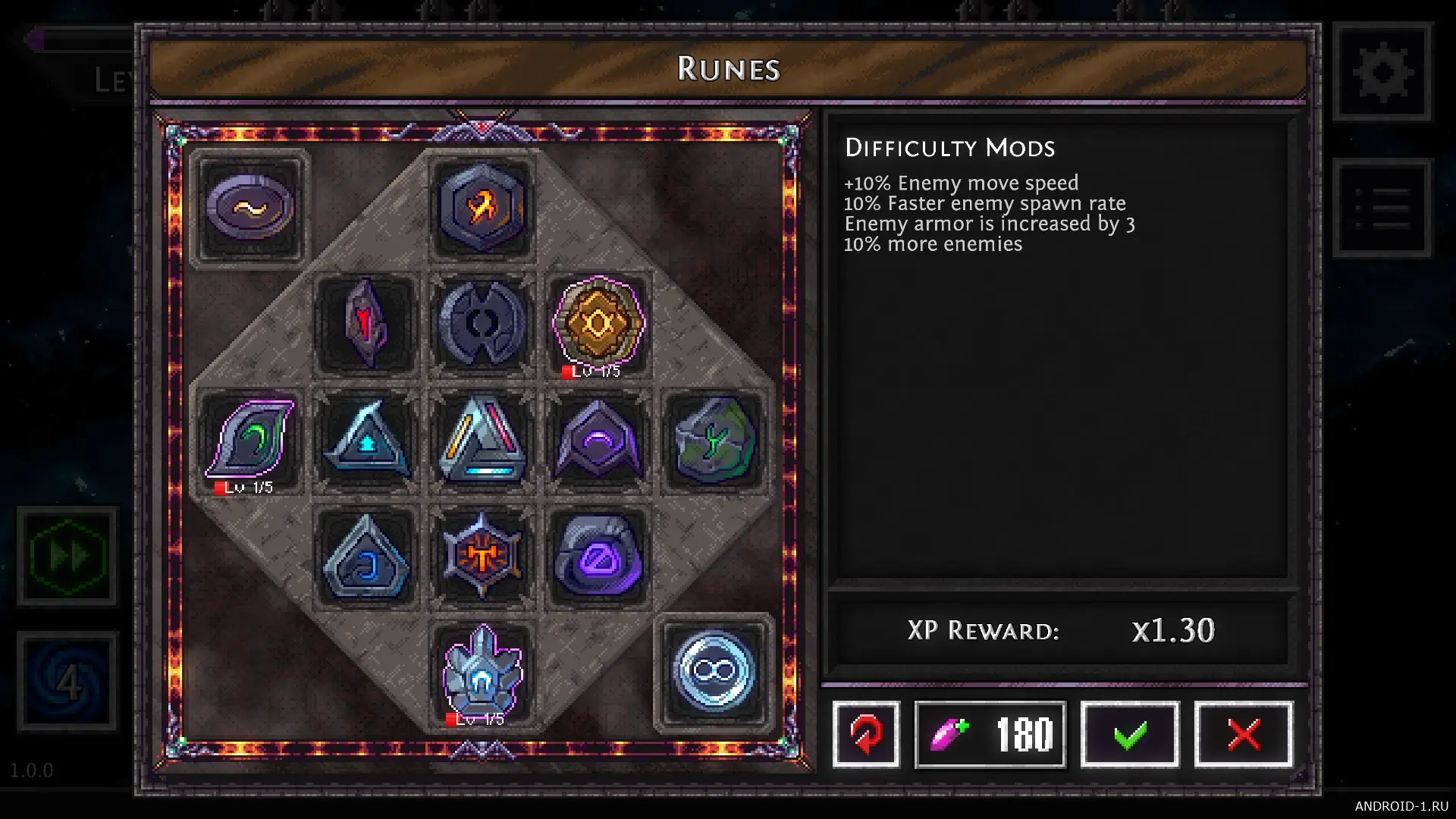Confirm runes with the green checkmark
This screenshot has width=1456, height=819.
(x=1129, y=734)
